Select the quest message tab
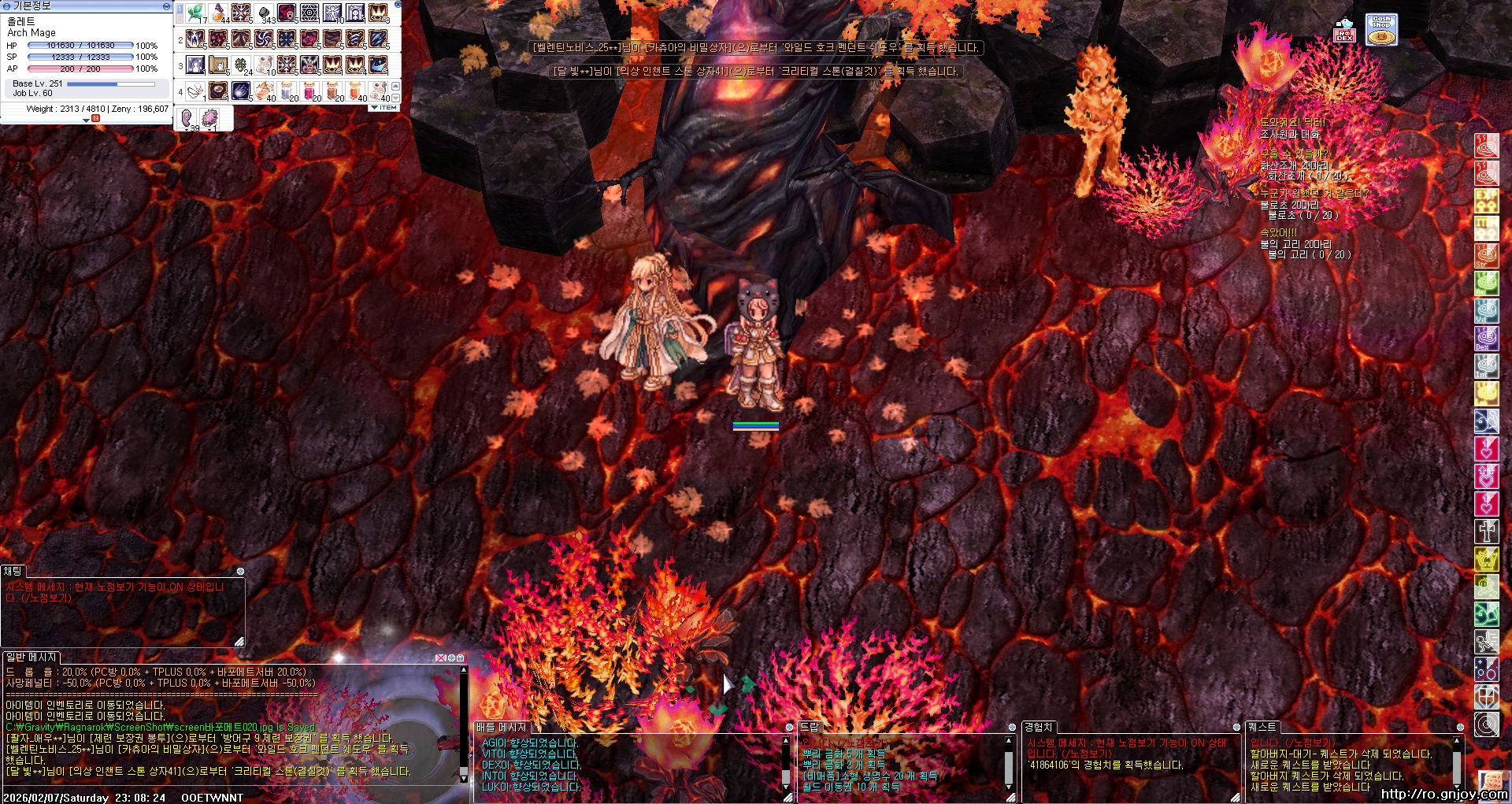 (1262, 727)
